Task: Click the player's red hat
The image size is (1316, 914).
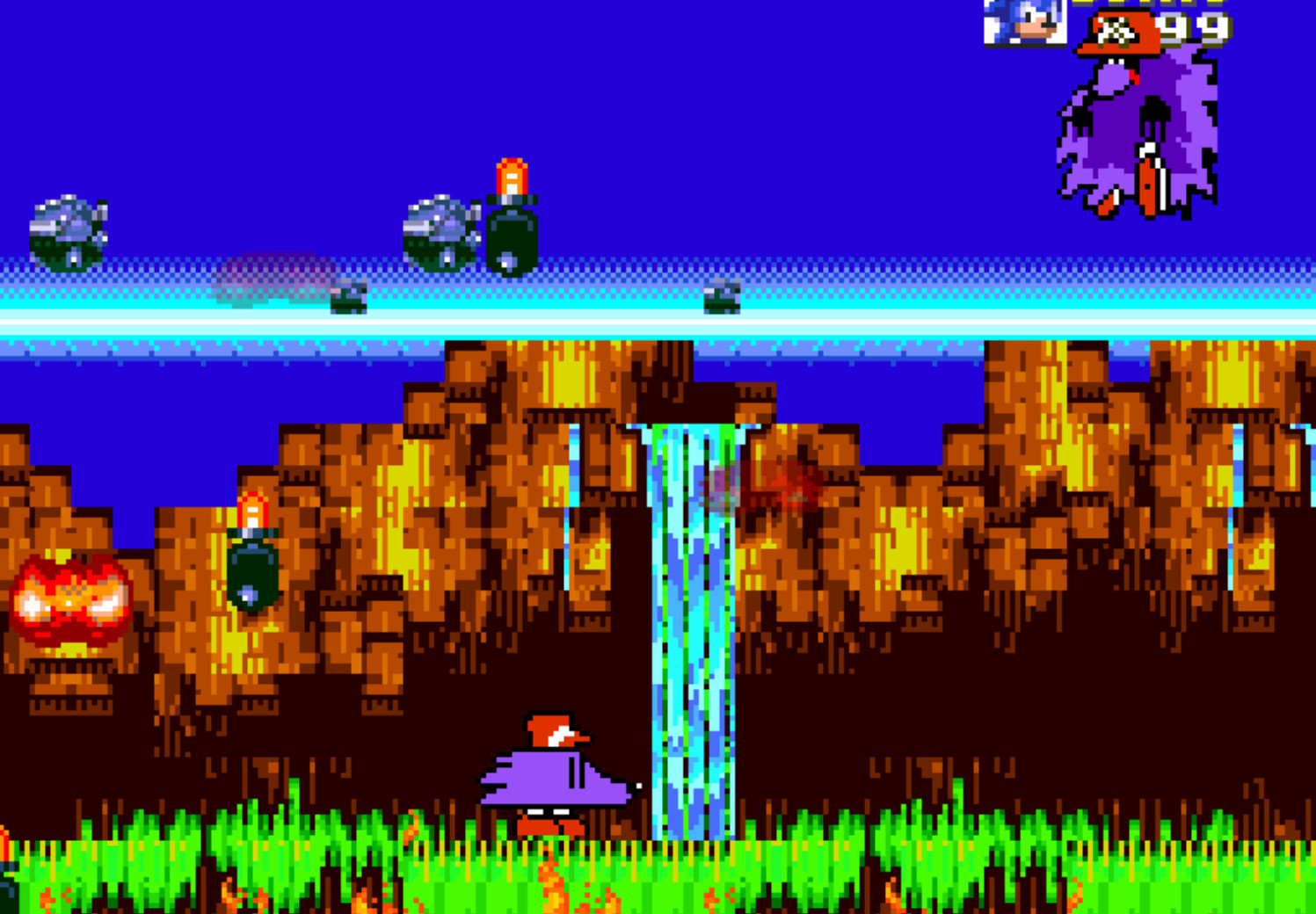Action: click(549, 728)
